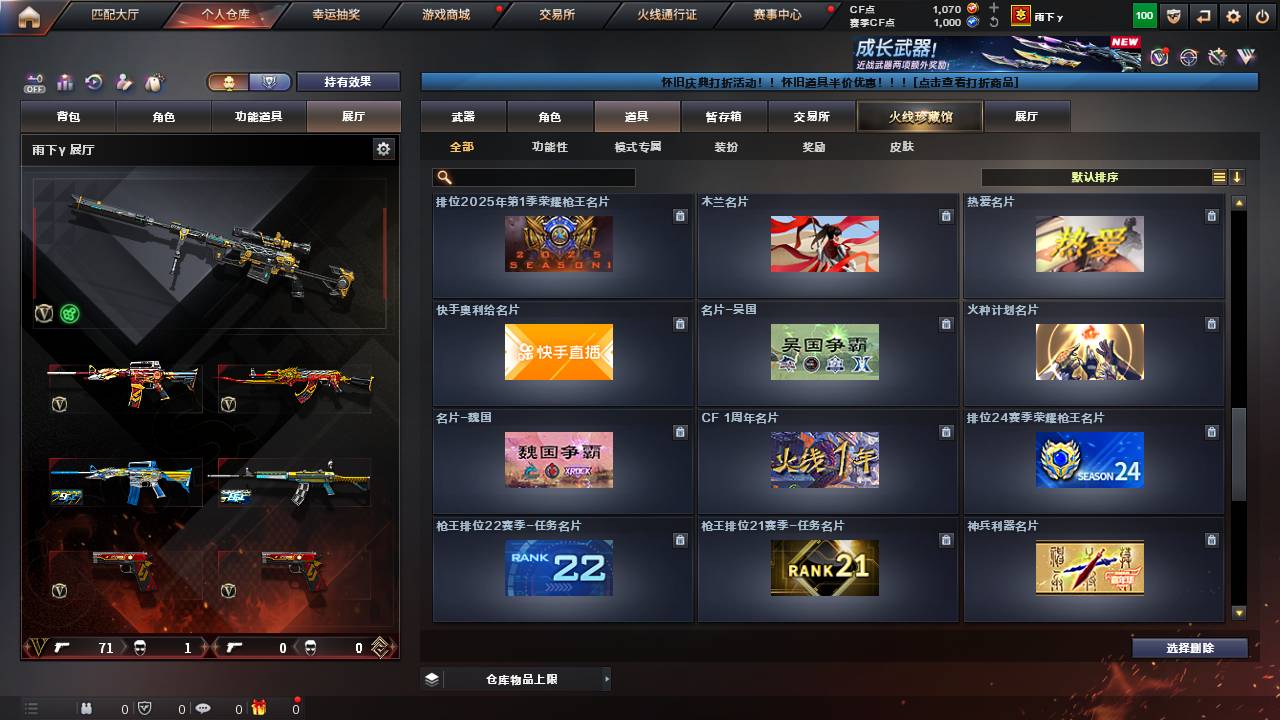1280x720 pixels.
Task: Open the top-right settings gear icon
Action: [1233, 16]
